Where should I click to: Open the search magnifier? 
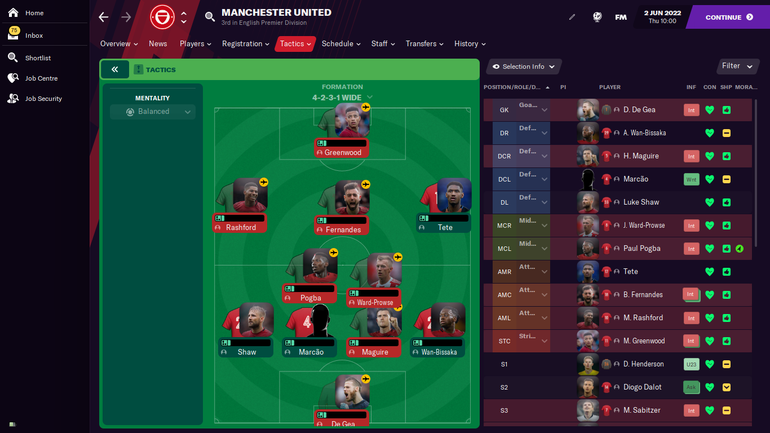point(210,17)
